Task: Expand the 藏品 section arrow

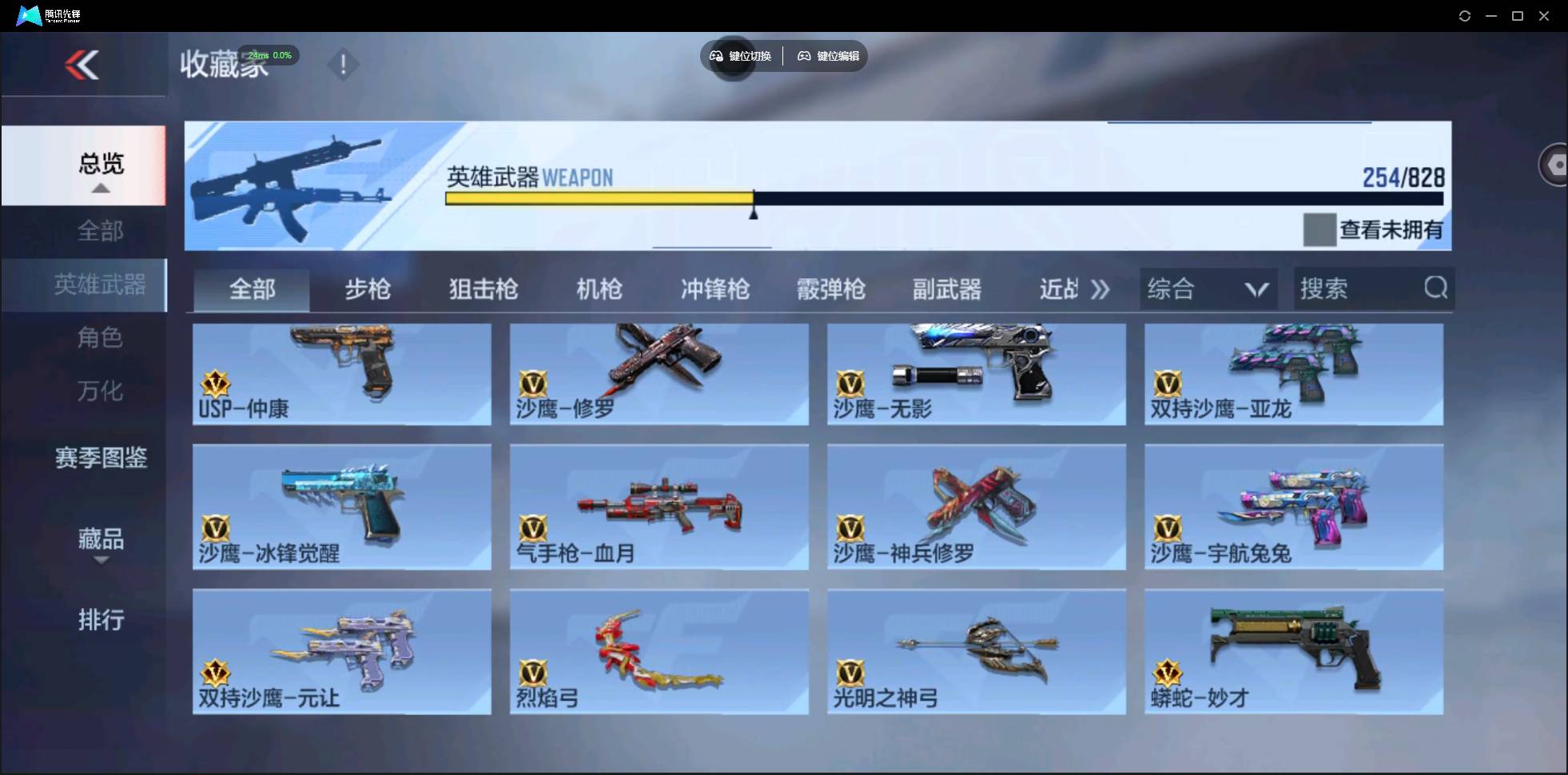Action: 101,562
